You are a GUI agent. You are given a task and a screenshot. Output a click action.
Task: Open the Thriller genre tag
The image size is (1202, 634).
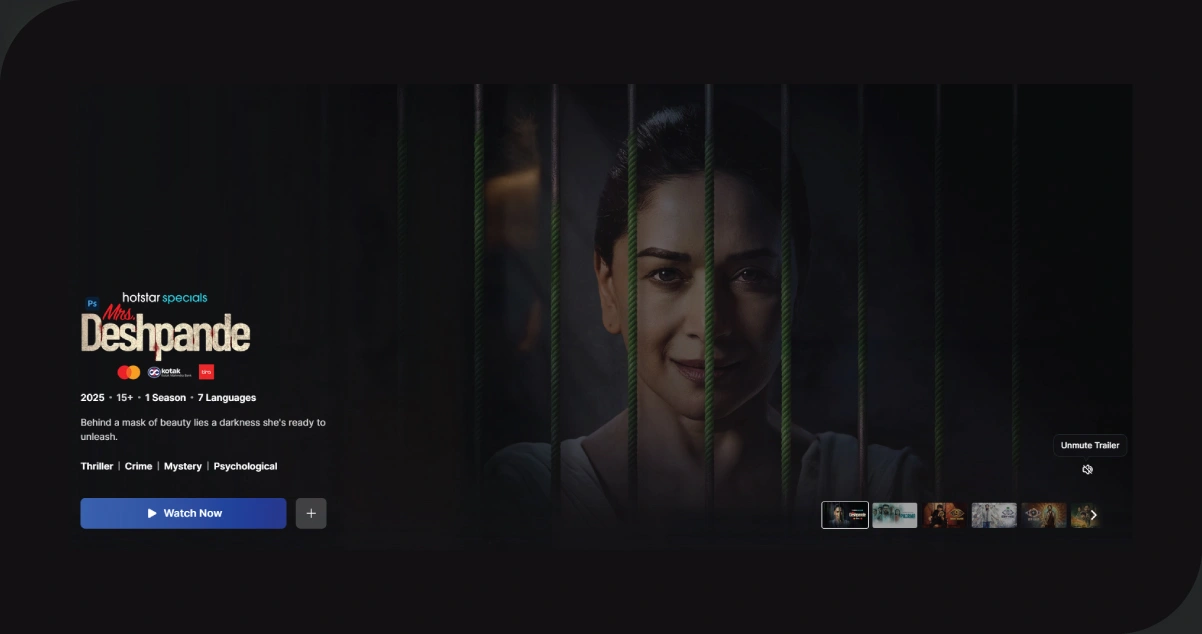(x=97, y=466)
